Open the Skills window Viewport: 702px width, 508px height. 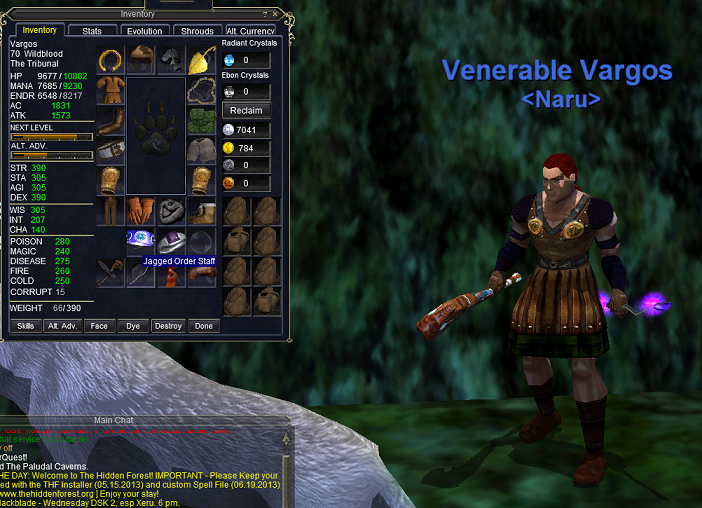(x=26, y=326)
